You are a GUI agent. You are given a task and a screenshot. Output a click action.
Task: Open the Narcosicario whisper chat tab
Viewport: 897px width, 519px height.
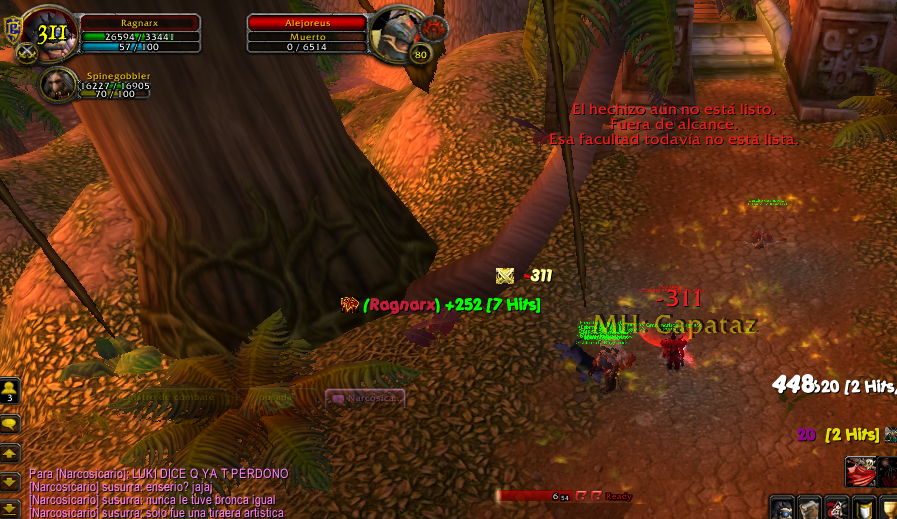pos(365,398)
